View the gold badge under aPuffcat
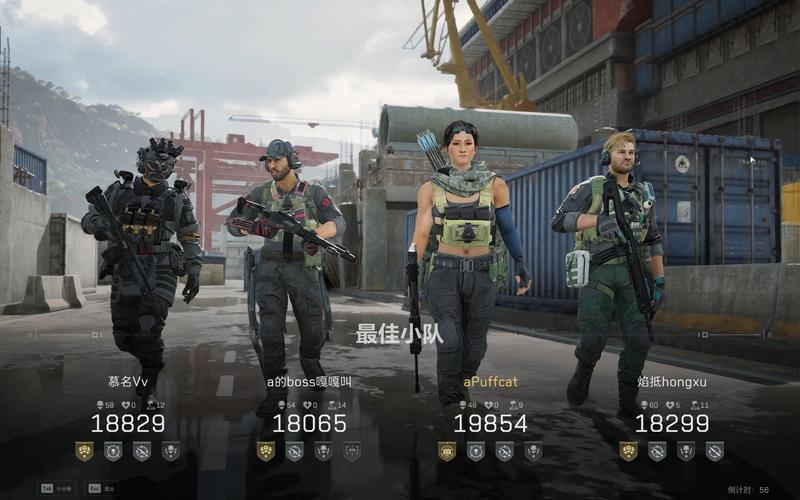This screenshot has width=800, height=500. [447, 451]
